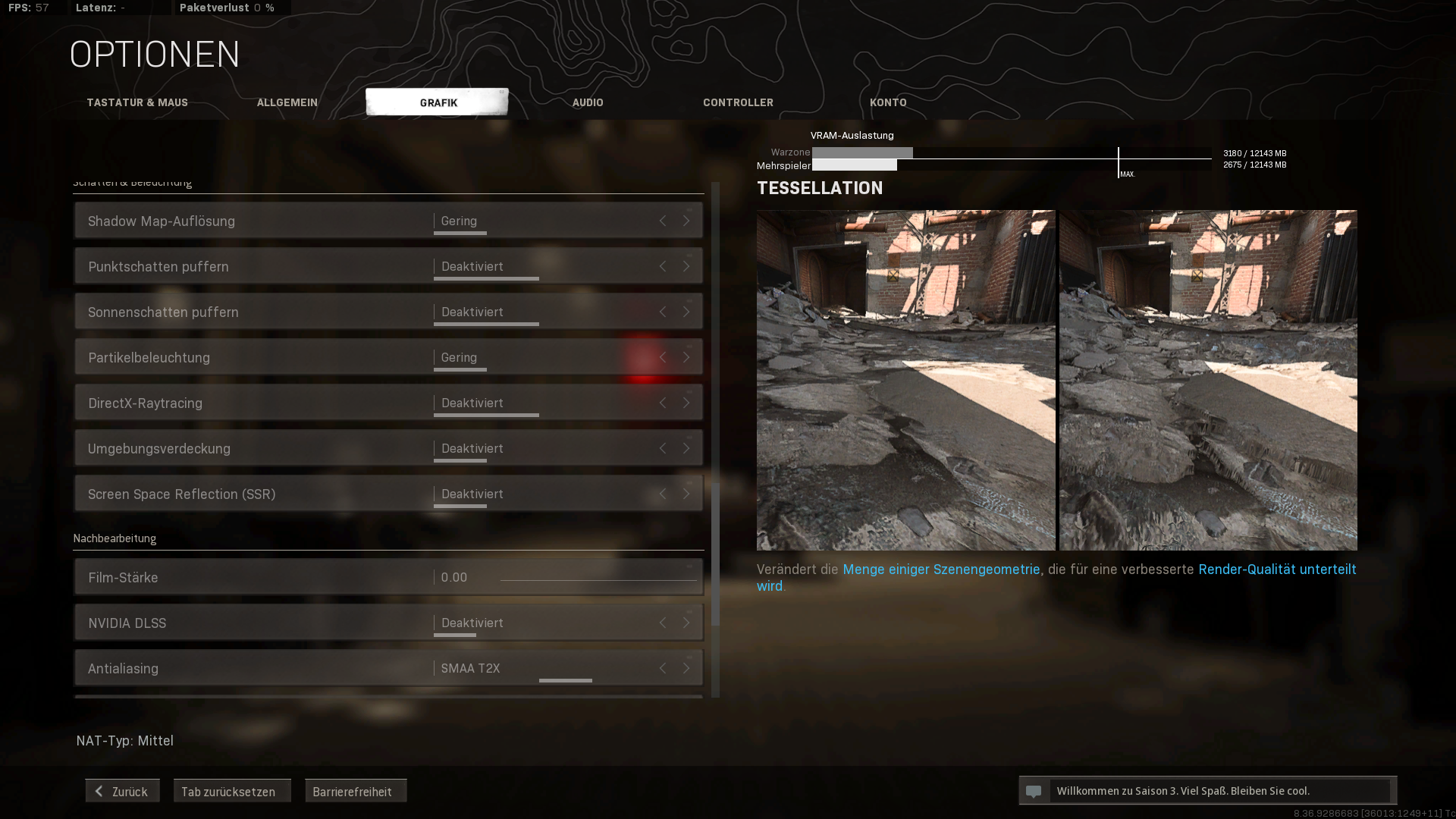This screenshot has width=1456, height=819.
Task: Switch to the Audio tab
Action: point(588,102)
